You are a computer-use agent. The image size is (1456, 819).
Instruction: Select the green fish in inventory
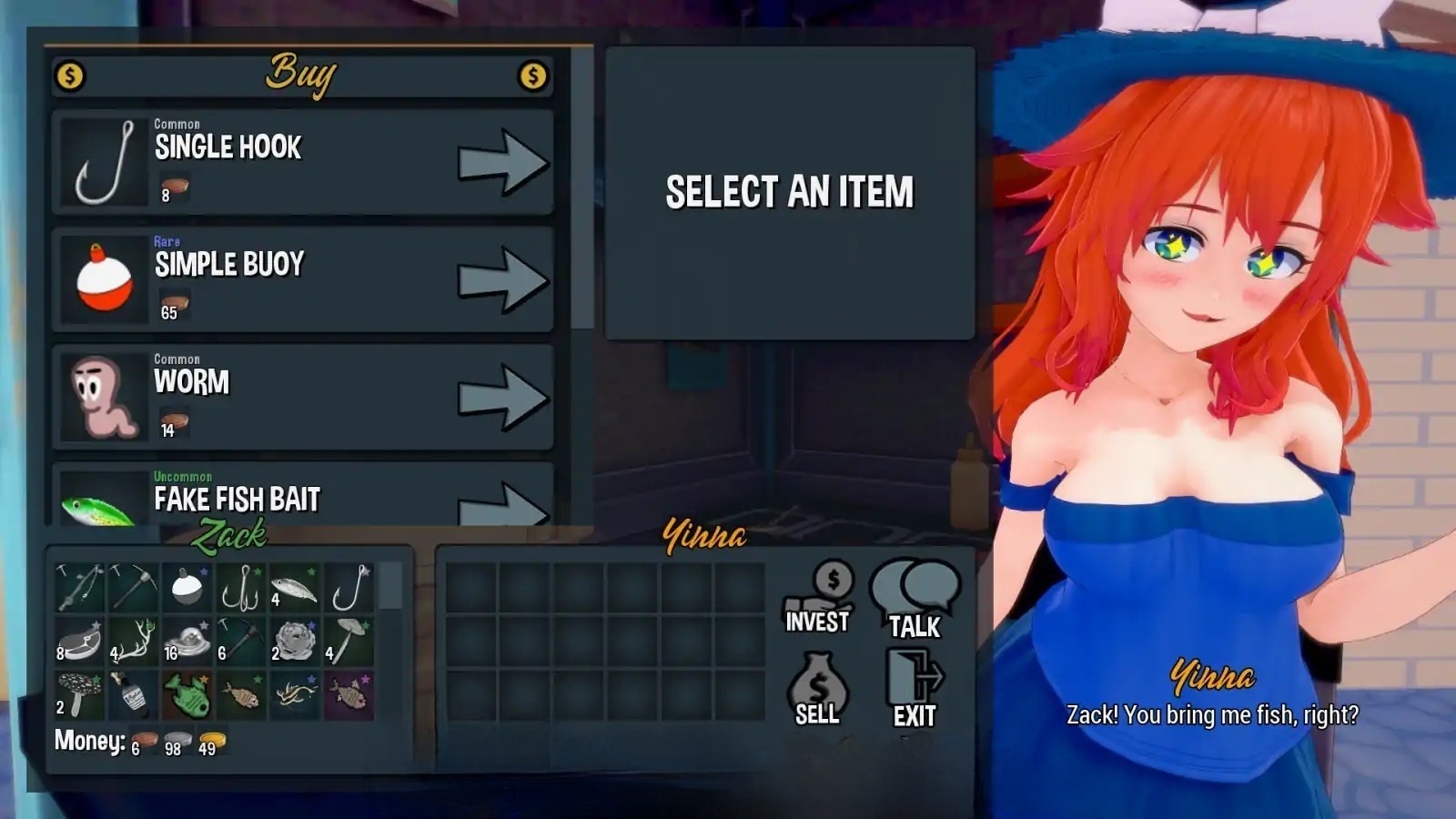pos(187,695)
